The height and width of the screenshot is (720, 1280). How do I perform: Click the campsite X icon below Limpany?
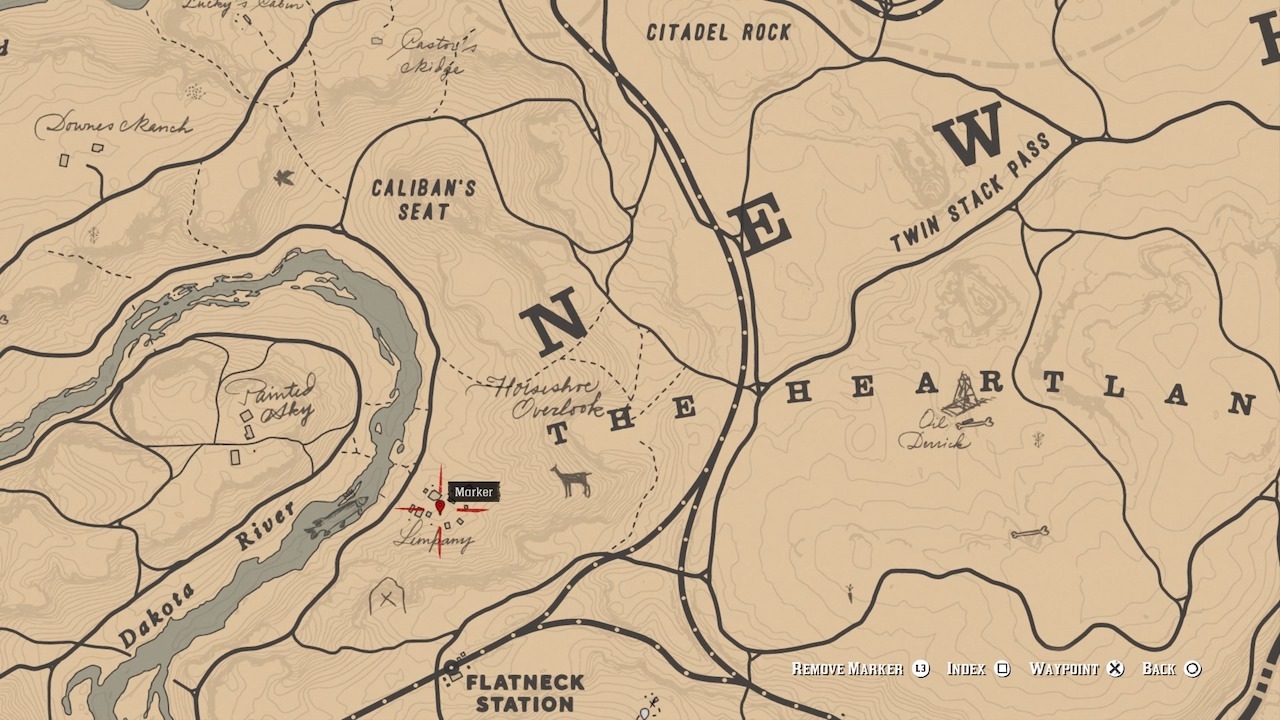pos(385,600)
